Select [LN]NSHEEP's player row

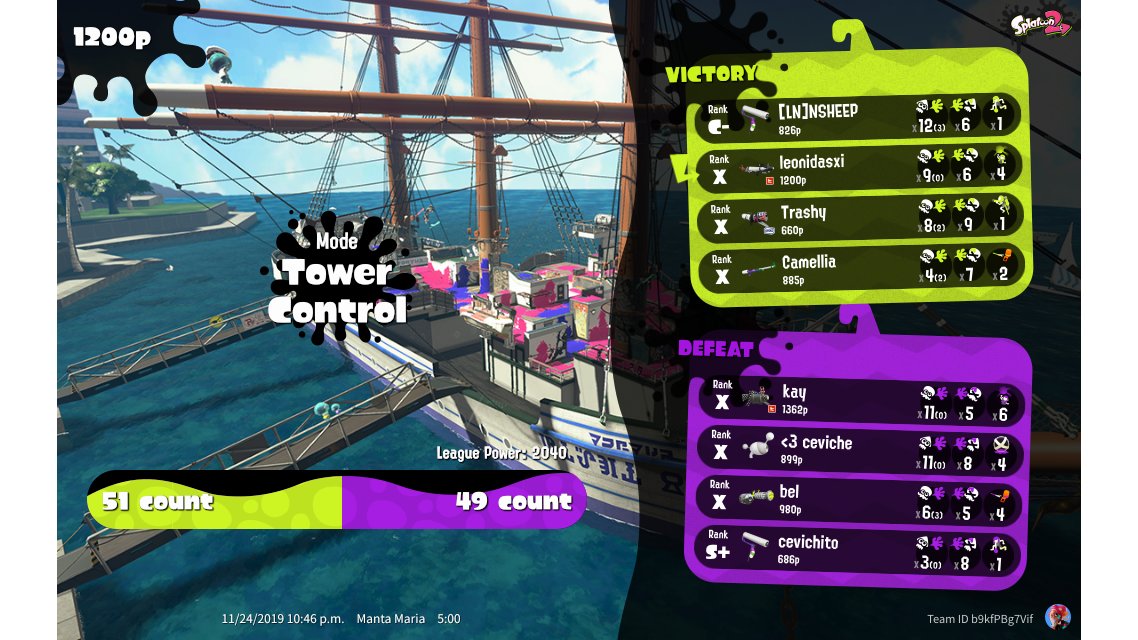(x=856, y=116)
